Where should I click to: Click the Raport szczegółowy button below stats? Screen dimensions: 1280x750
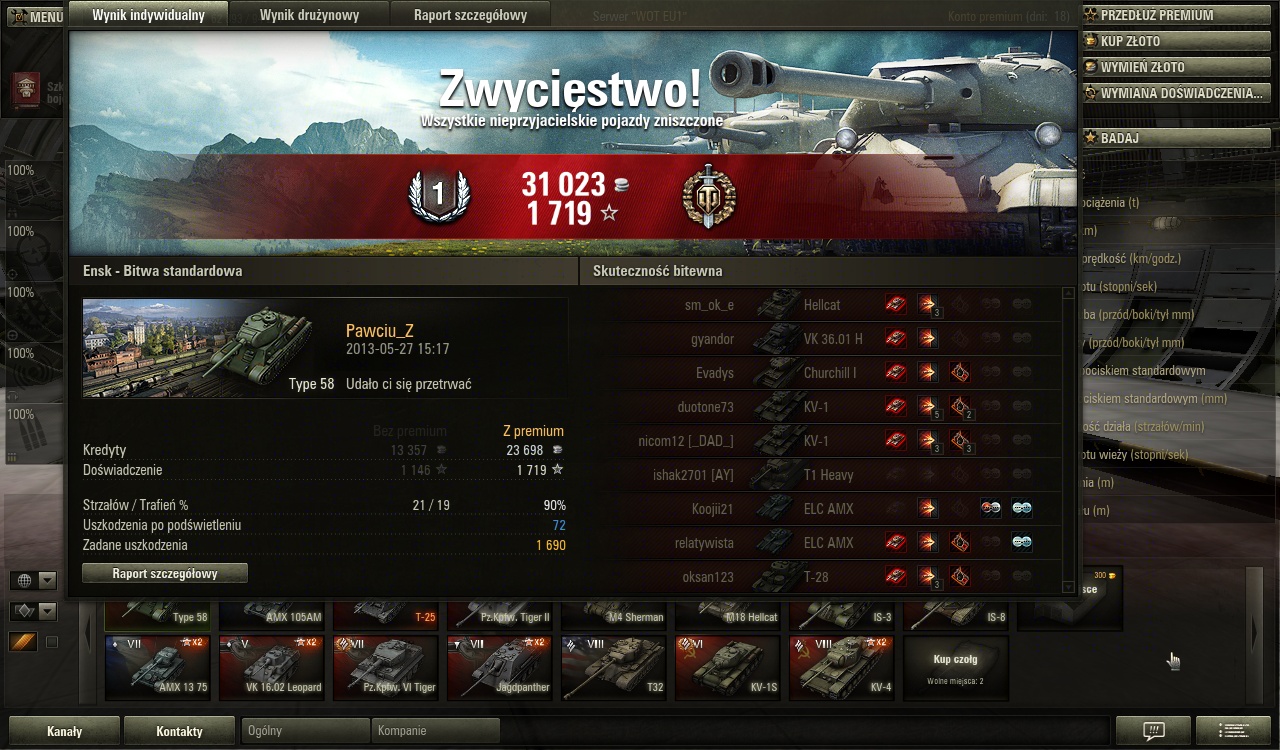pos(165,574)
